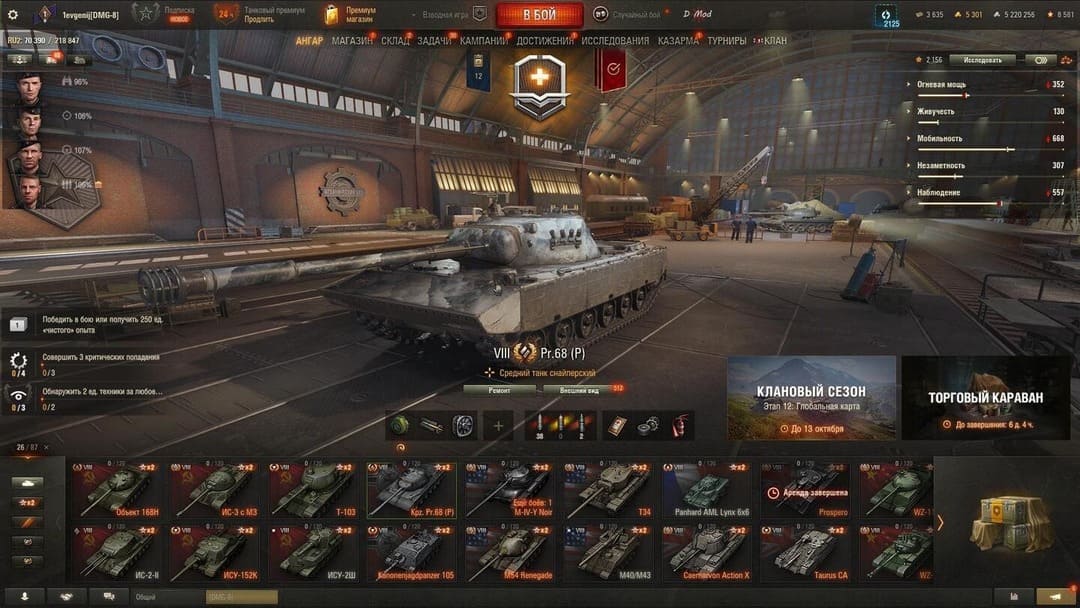Click the Исследовать button
This screenshot has width=1080, height=608.
click(982, 60)
